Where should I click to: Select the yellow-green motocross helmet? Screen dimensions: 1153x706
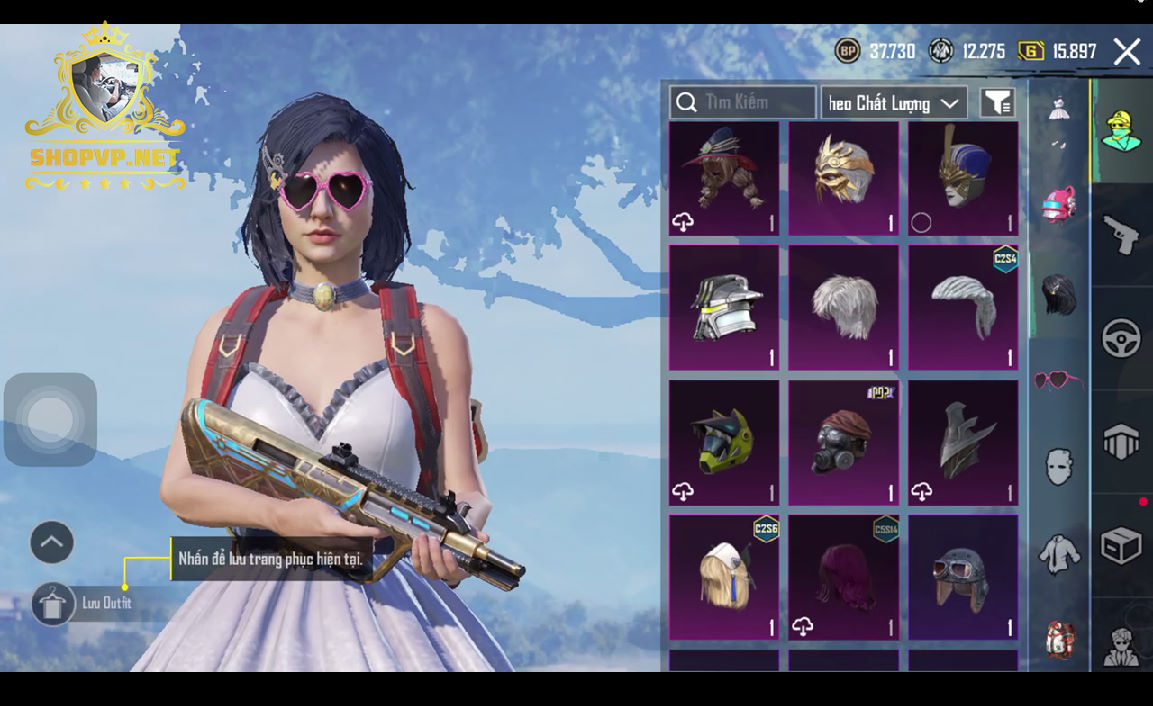(x=724, y=442)
